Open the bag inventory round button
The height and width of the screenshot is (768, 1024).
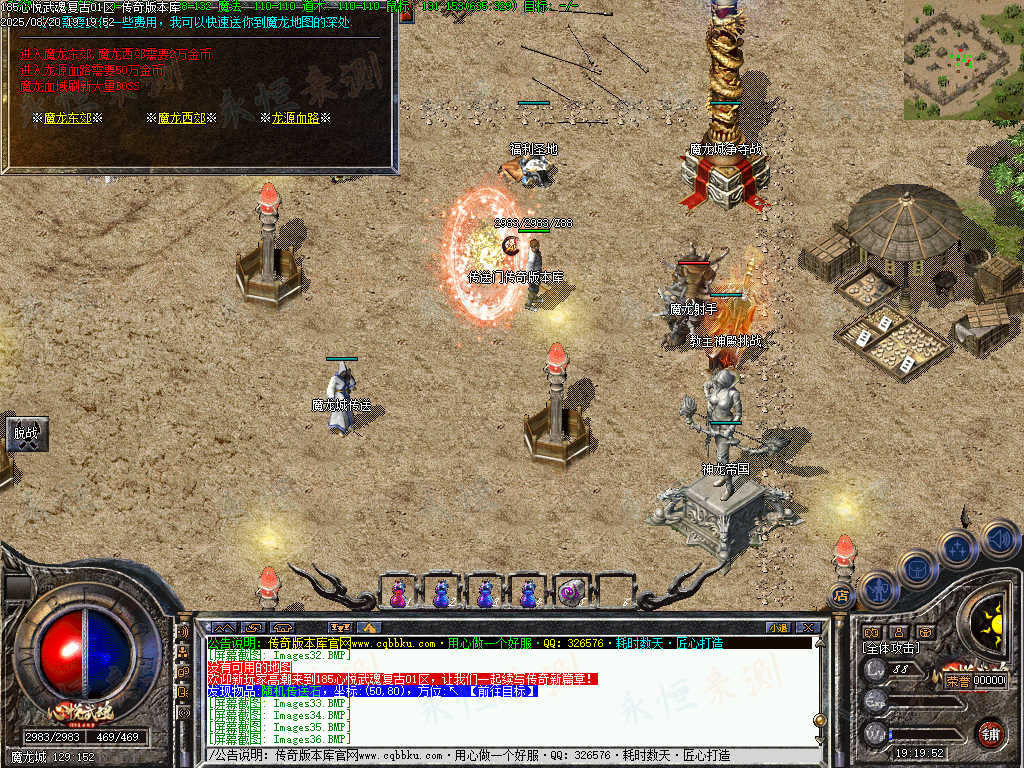(917, 567)
